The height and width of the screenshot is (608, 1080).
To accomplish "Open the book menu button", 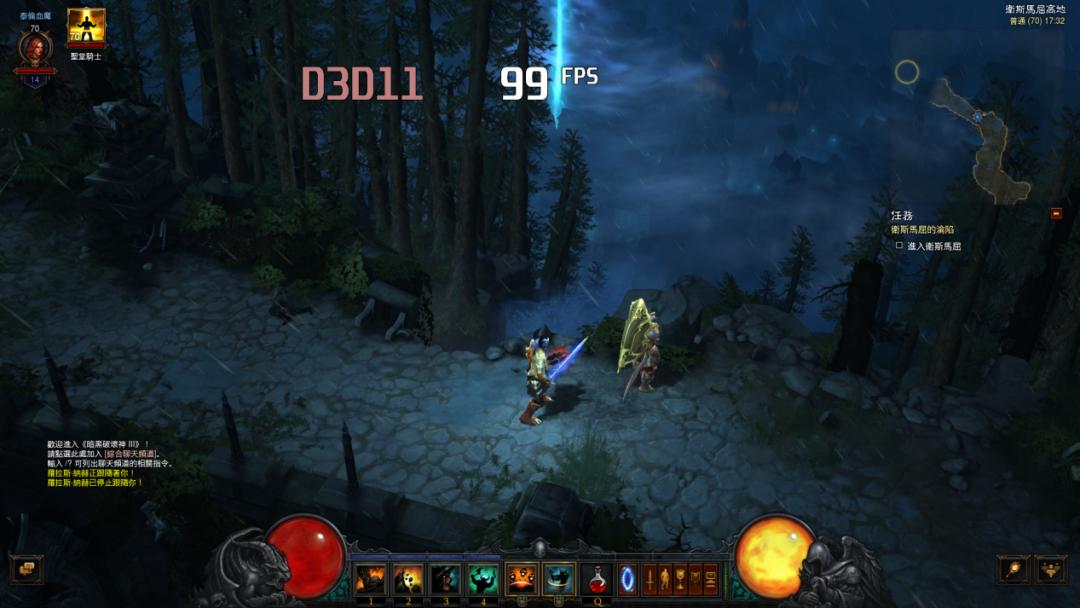I will [695, 579].
